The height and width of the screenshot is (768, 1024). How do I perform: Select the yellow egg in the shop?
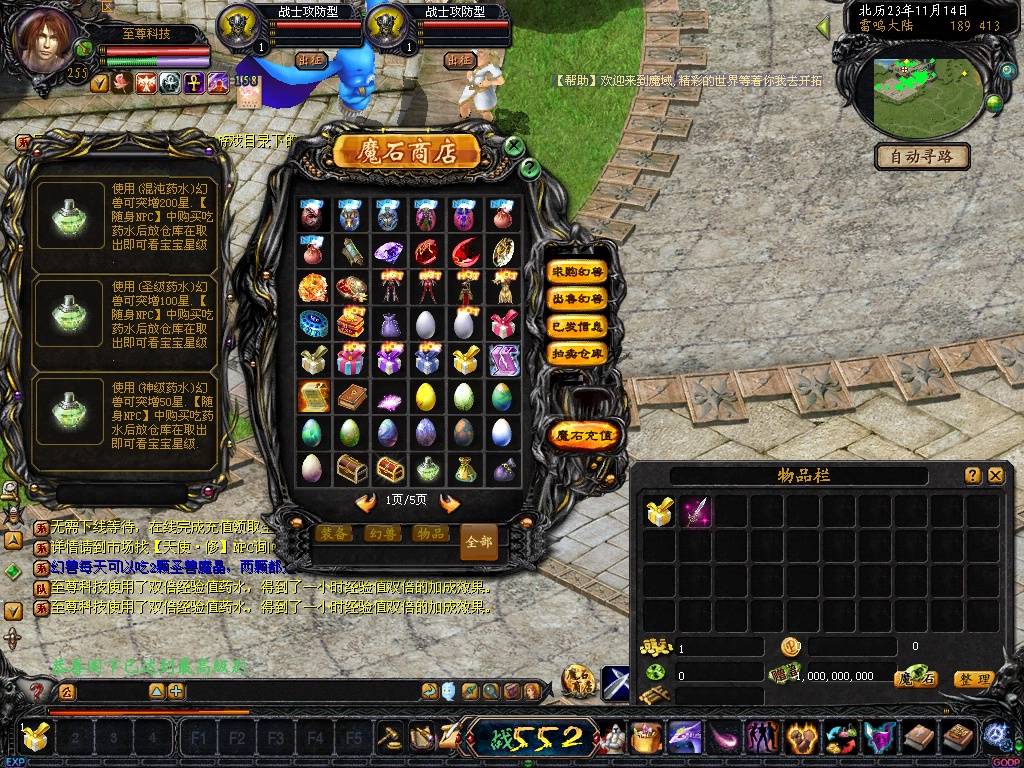point(425,396)
